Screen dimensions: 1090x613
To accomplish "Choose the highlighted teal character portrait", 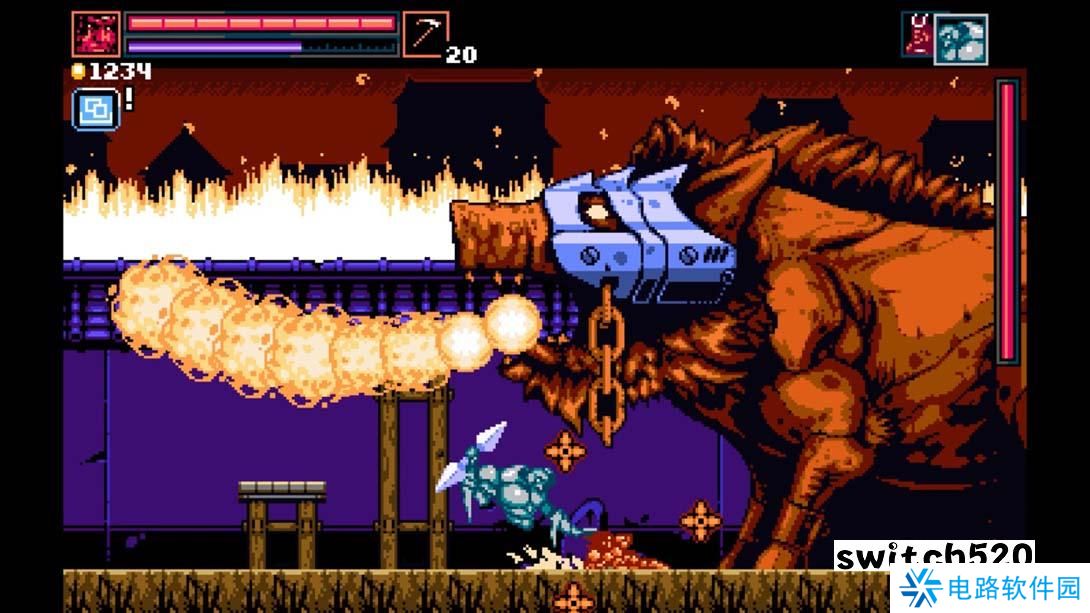I will (x=961, y=40).
